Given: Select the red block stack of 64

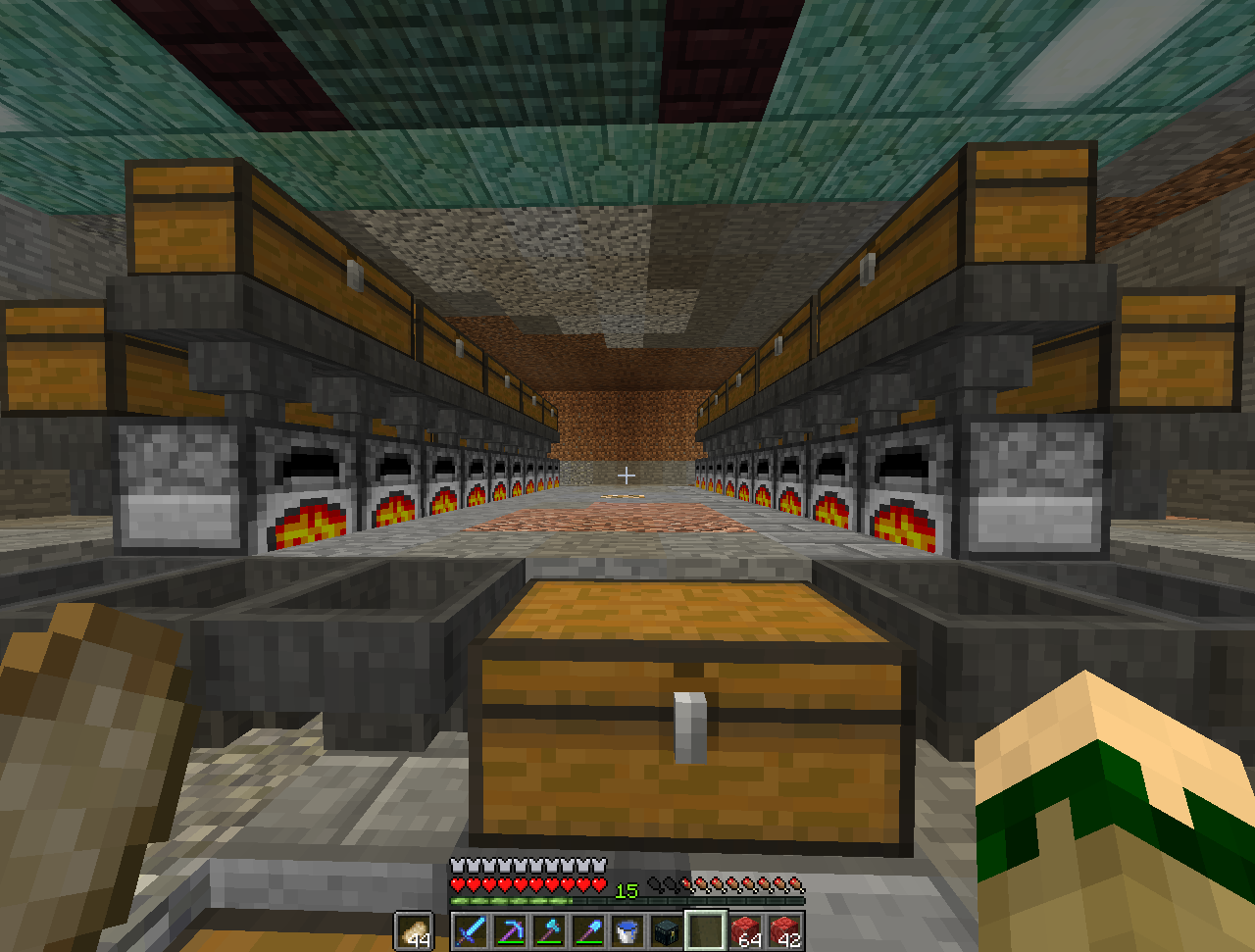Looking at the screenshot, I should (x=746, y=930).
